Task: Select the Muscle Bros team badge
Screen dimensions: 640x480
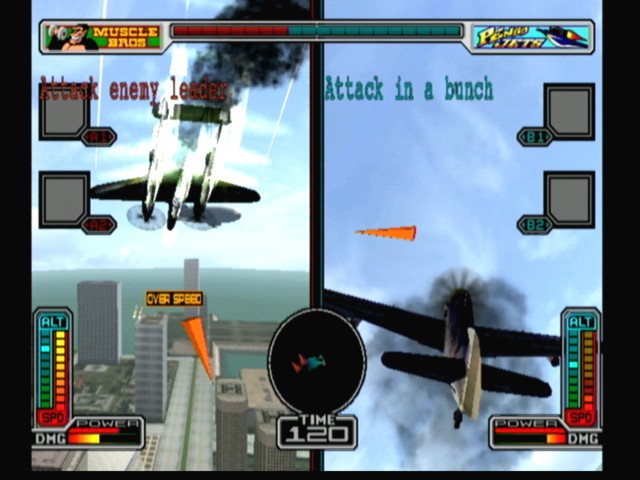Action: click(x=103, y=37)
